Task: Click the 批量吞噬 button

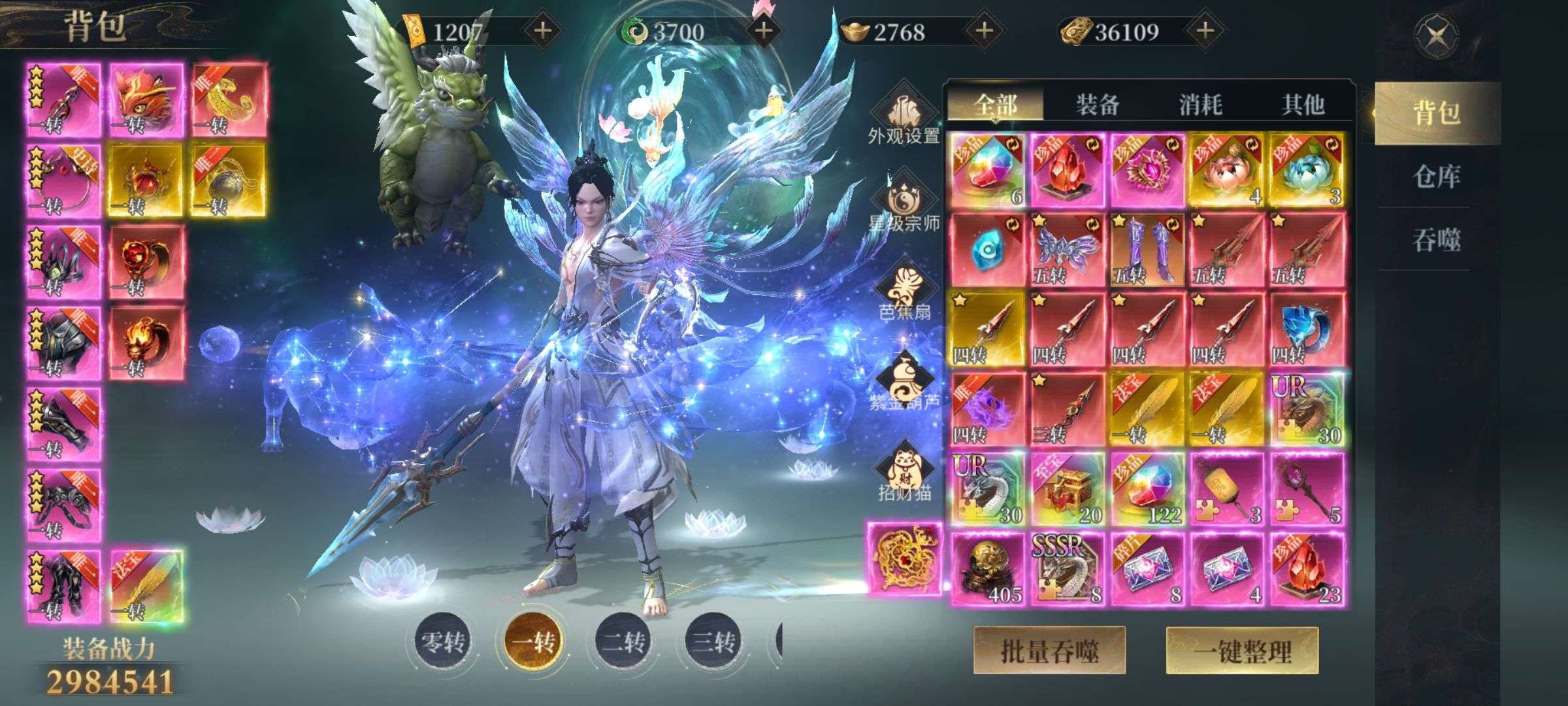Action: [1049, 650]
